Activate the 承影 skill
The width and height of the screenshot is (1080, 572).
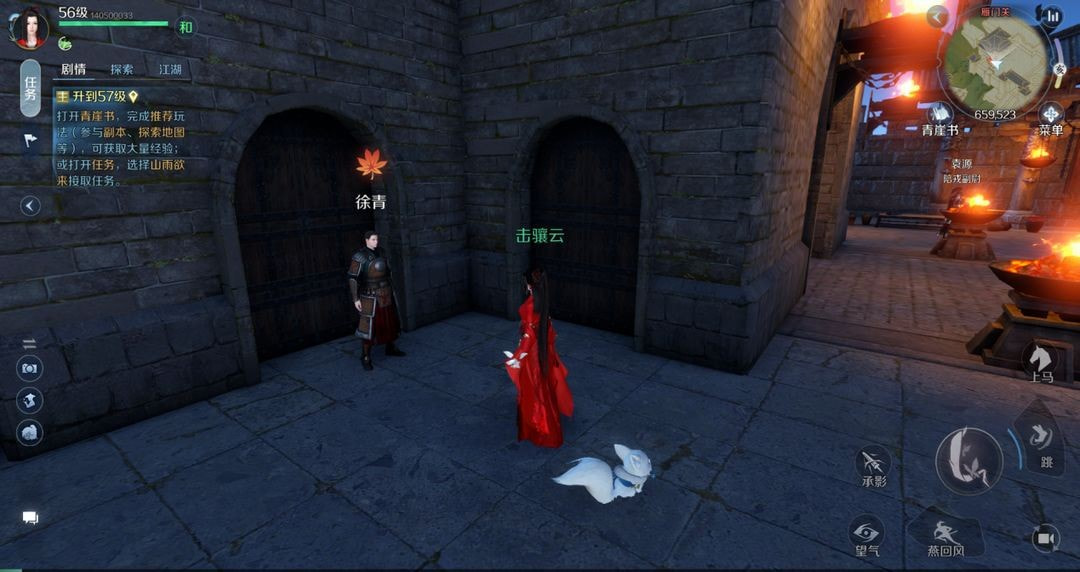[873, 466]
